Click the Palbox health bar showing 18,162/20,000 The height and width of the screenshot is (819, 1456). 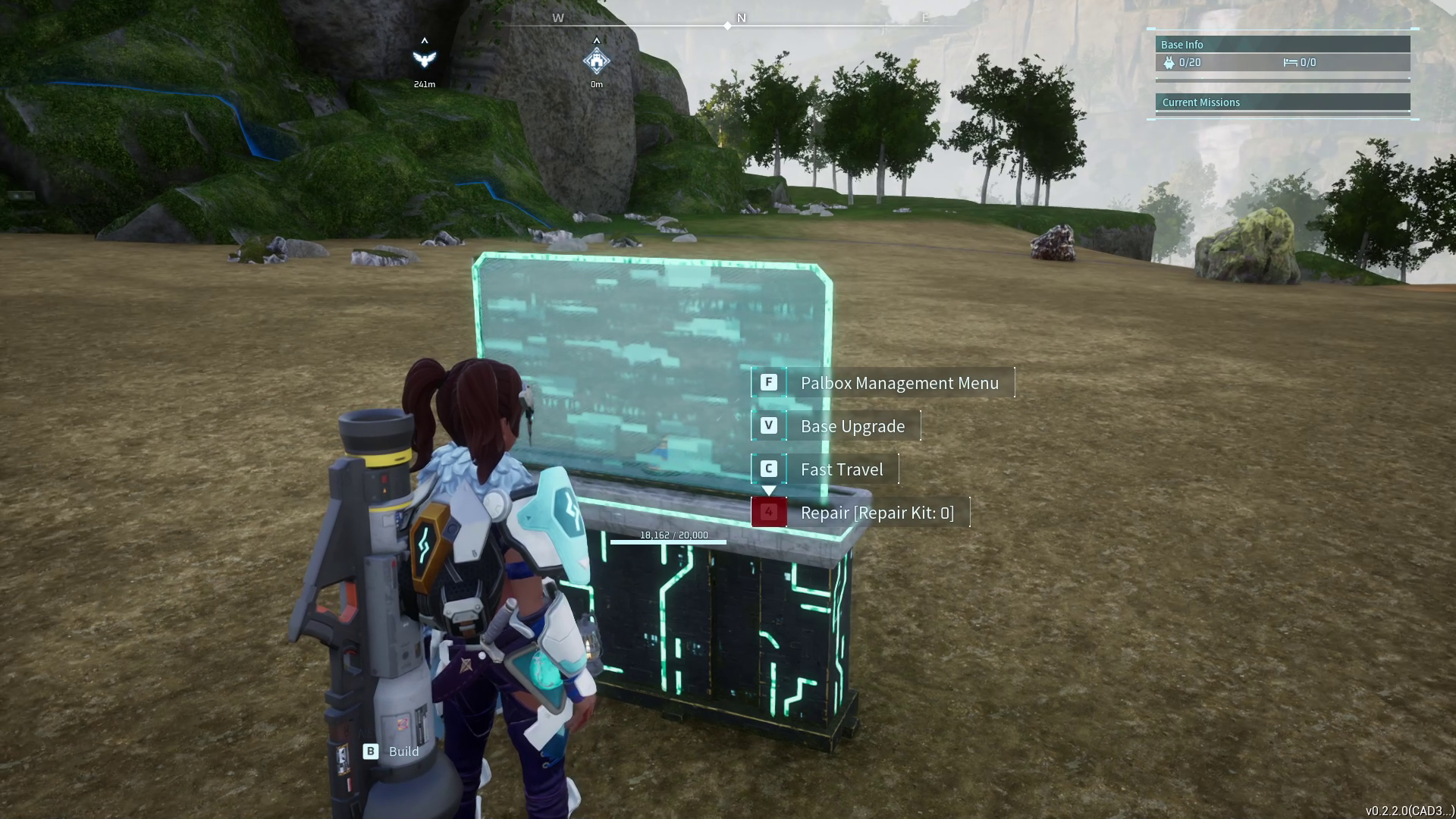(667, 541)
